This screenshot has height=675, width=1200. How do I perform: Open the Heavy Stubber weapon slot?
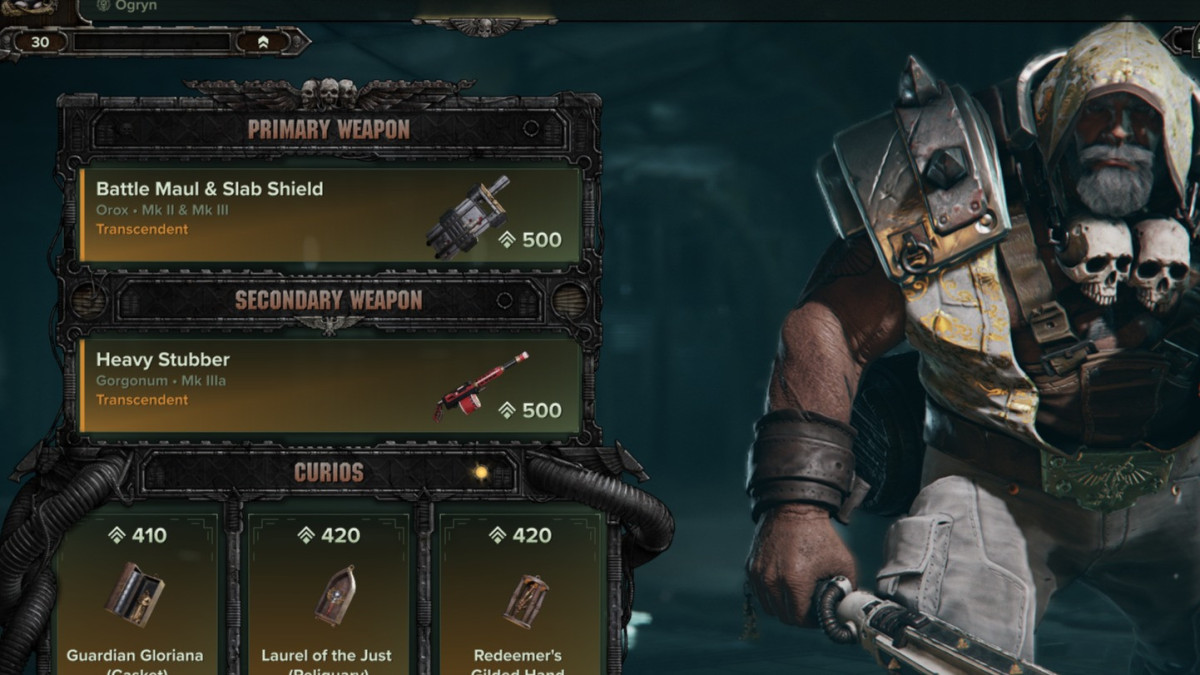pos(330,385)
